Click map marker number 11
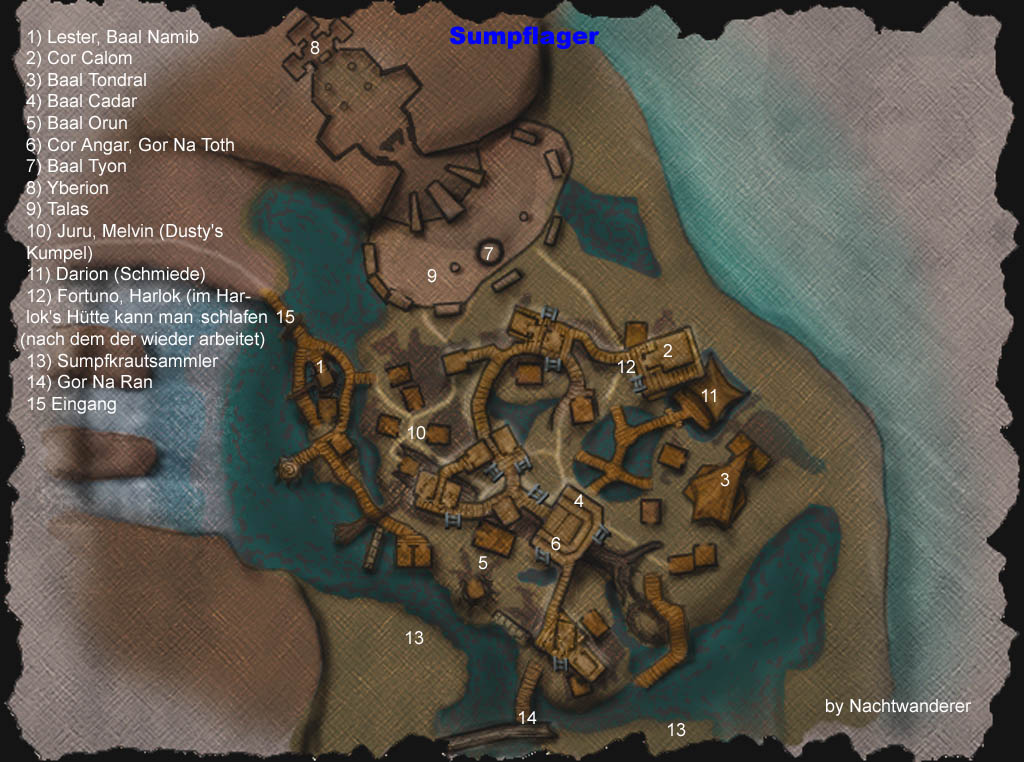This screenshot has width=1024, height=762. [x=709, y=396]
